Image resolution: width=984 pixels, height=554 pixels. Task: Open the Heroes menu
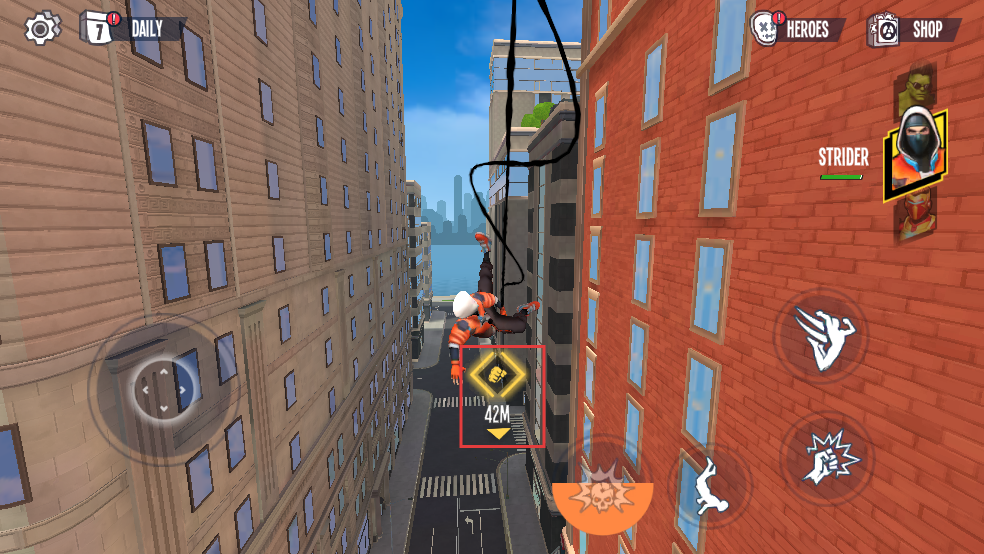[798, 29]
